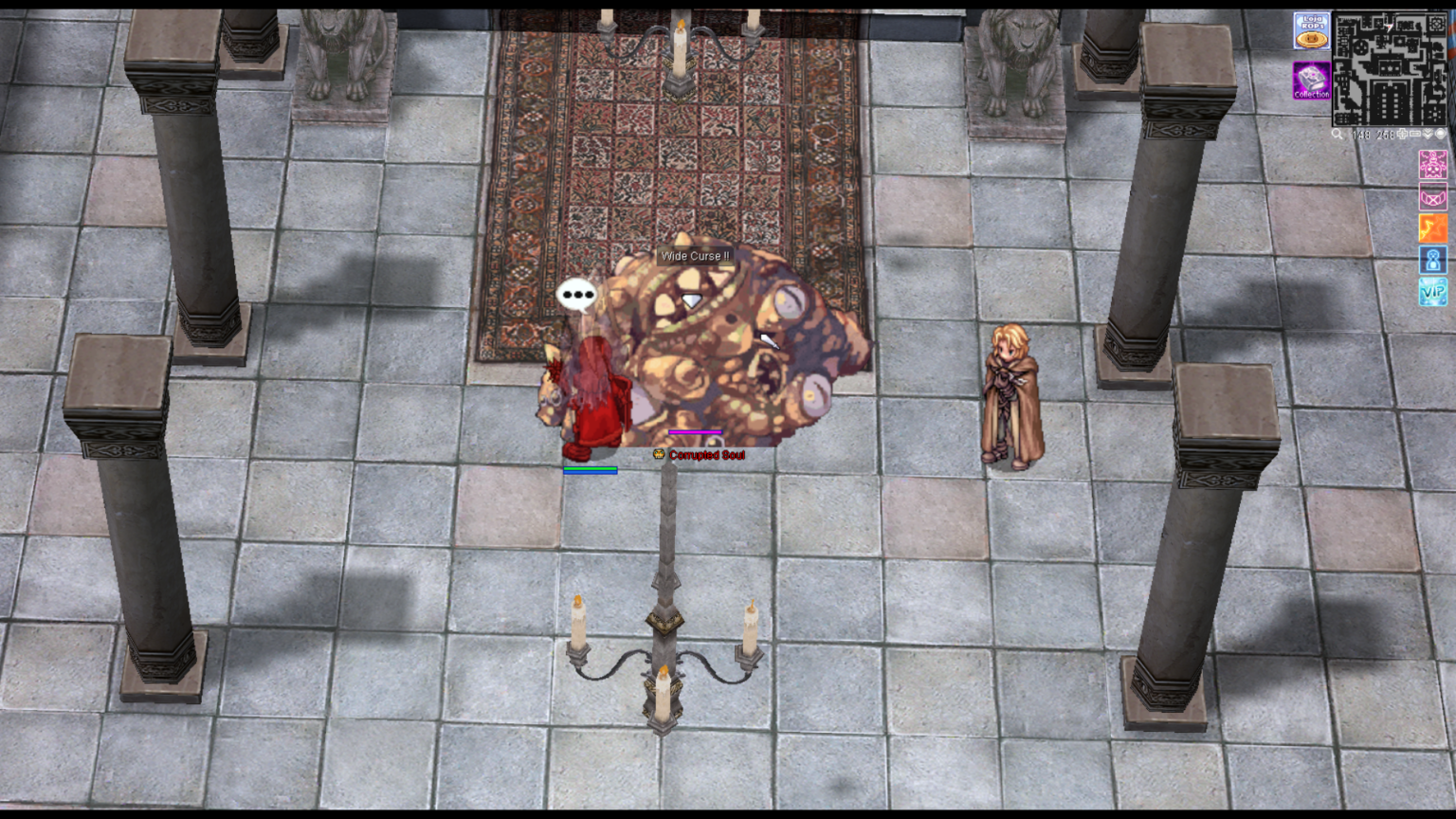Image resolution: width=1456 pixels, height=819 pixels.
Task: Click the double-chevron minimap button
Action: pos(1428,134)
